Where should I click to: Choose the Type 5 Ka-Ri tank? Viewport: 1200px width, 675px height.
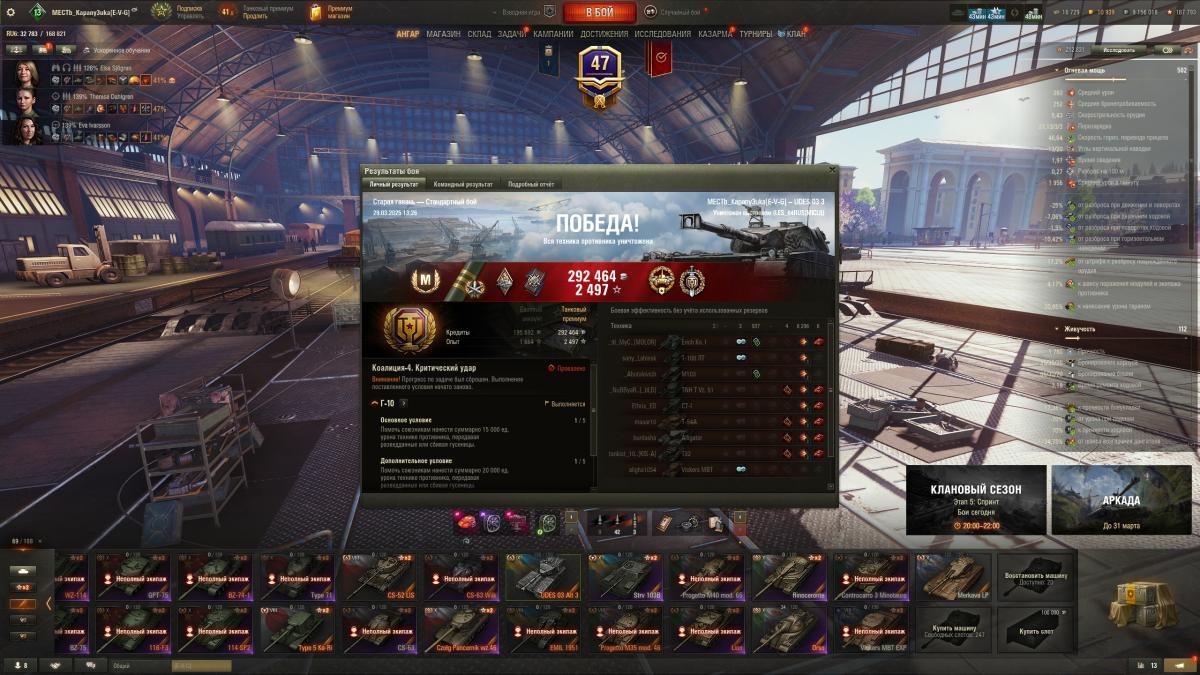point(296,629)
